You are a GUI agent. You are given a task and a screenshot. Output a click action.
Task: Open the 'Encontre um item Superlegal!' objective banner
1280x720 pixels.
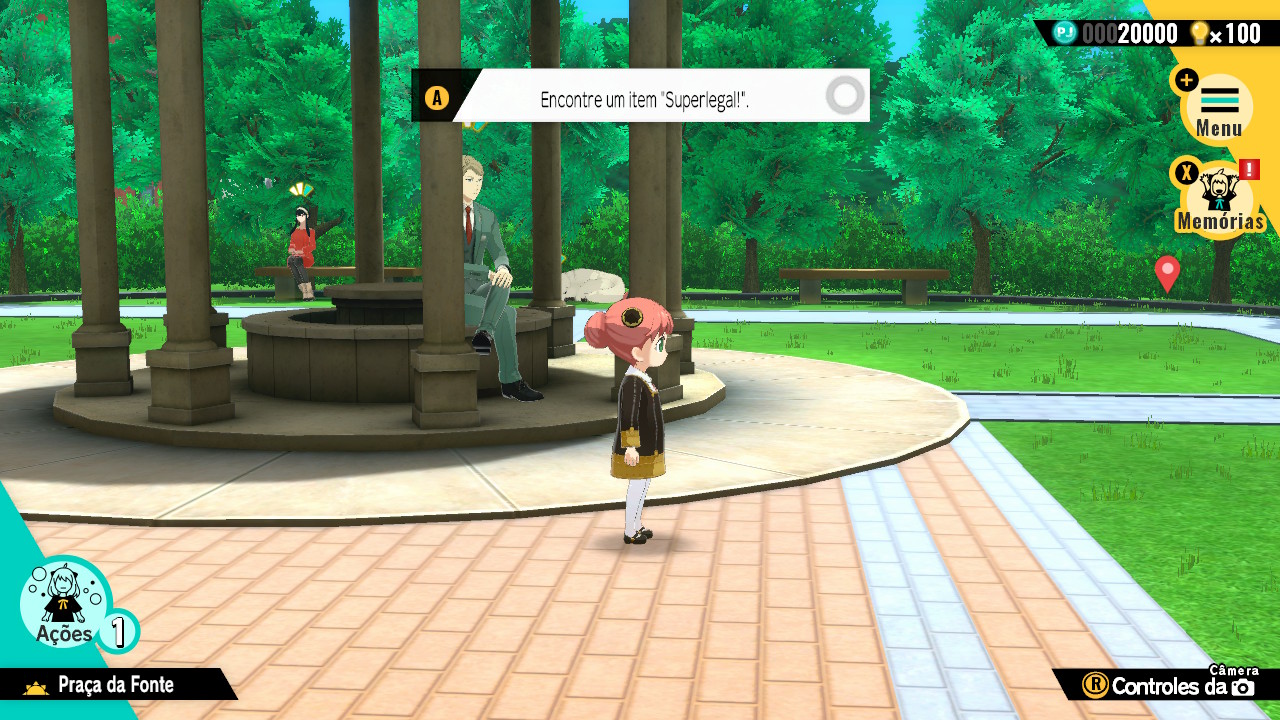click(x=644, y=98)
